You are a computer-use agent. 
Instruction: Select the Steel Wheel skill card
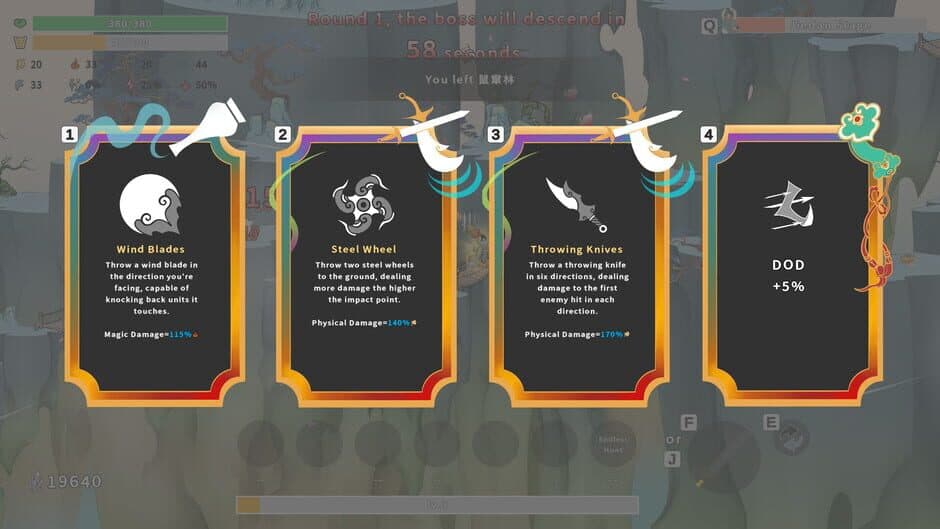coord(364,265)
